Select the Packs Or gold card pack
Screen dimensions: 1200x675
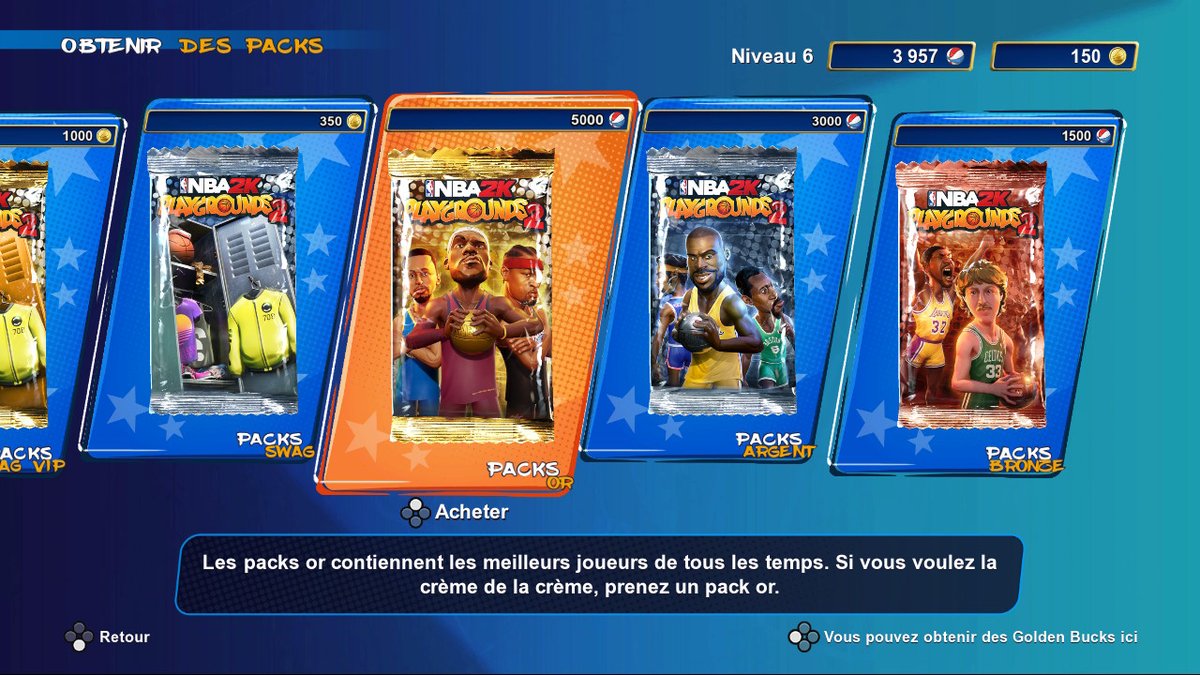(472, 295)
